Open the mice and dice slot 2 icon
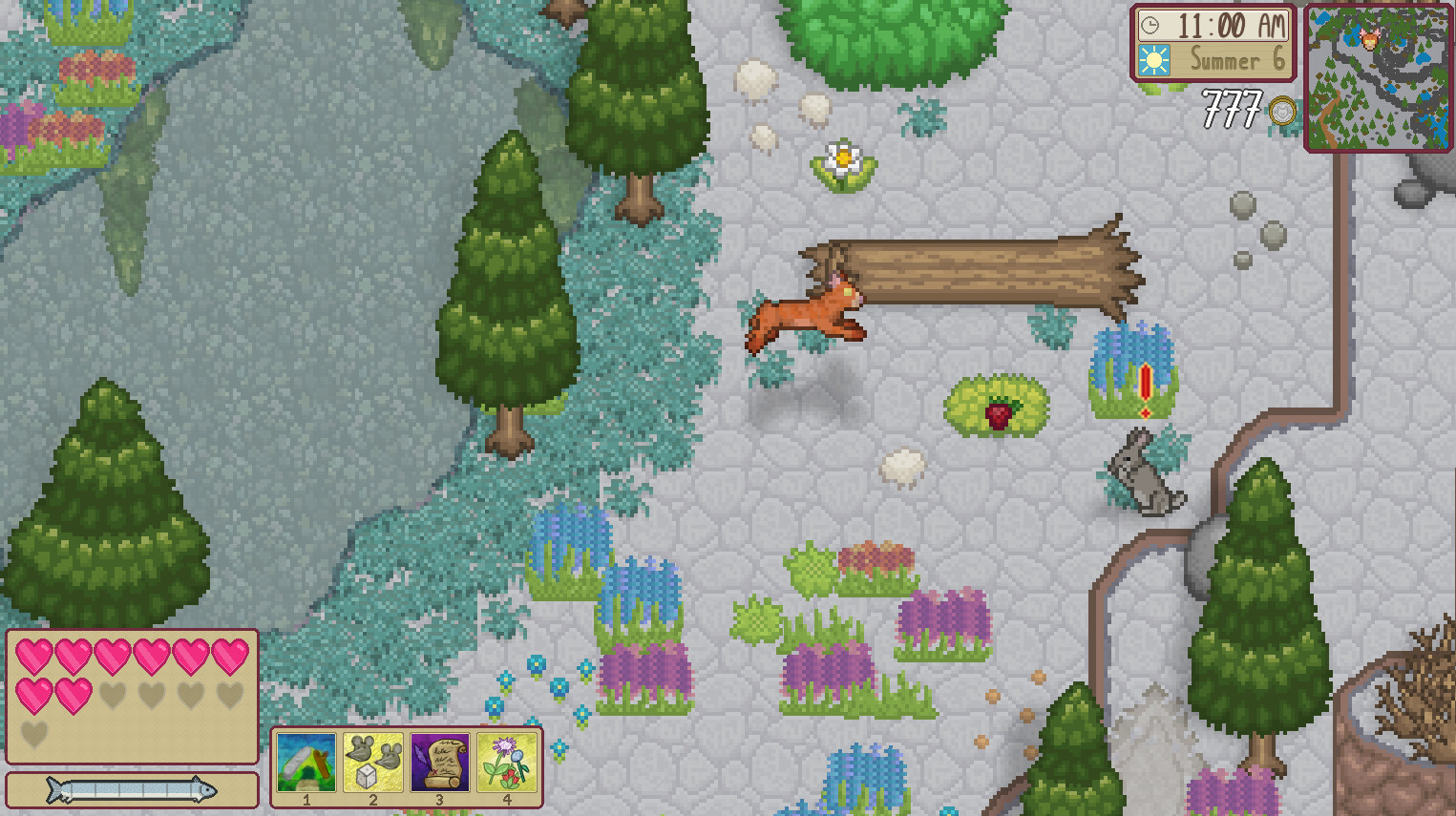1456x816 pixels. [x=373, y=761]
